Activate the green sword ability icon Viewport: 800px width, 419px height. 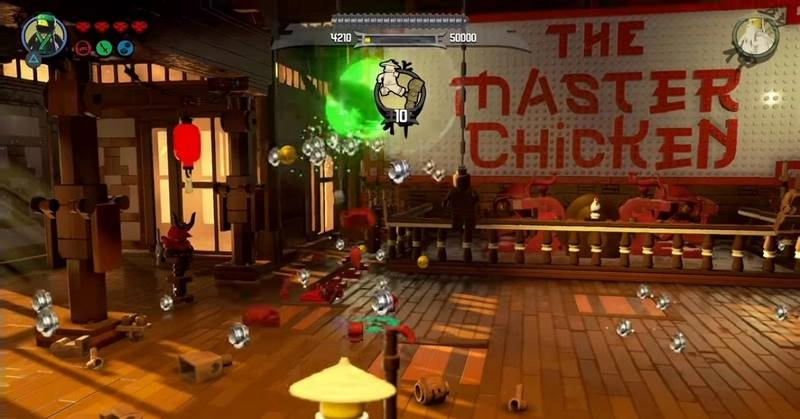pyautogui.click(x=102, y=48)
